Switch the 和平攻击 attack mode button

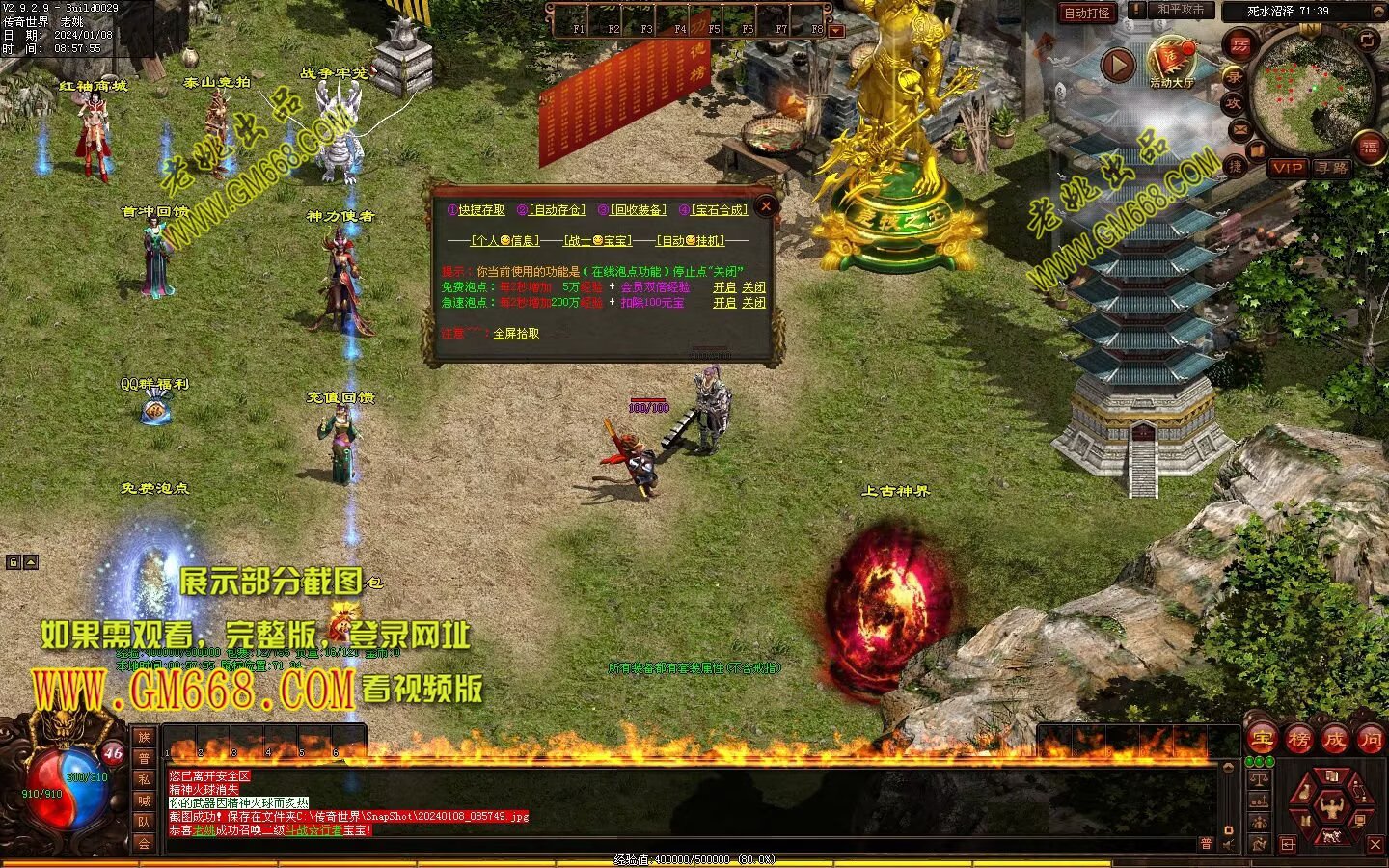point(1181,11)
